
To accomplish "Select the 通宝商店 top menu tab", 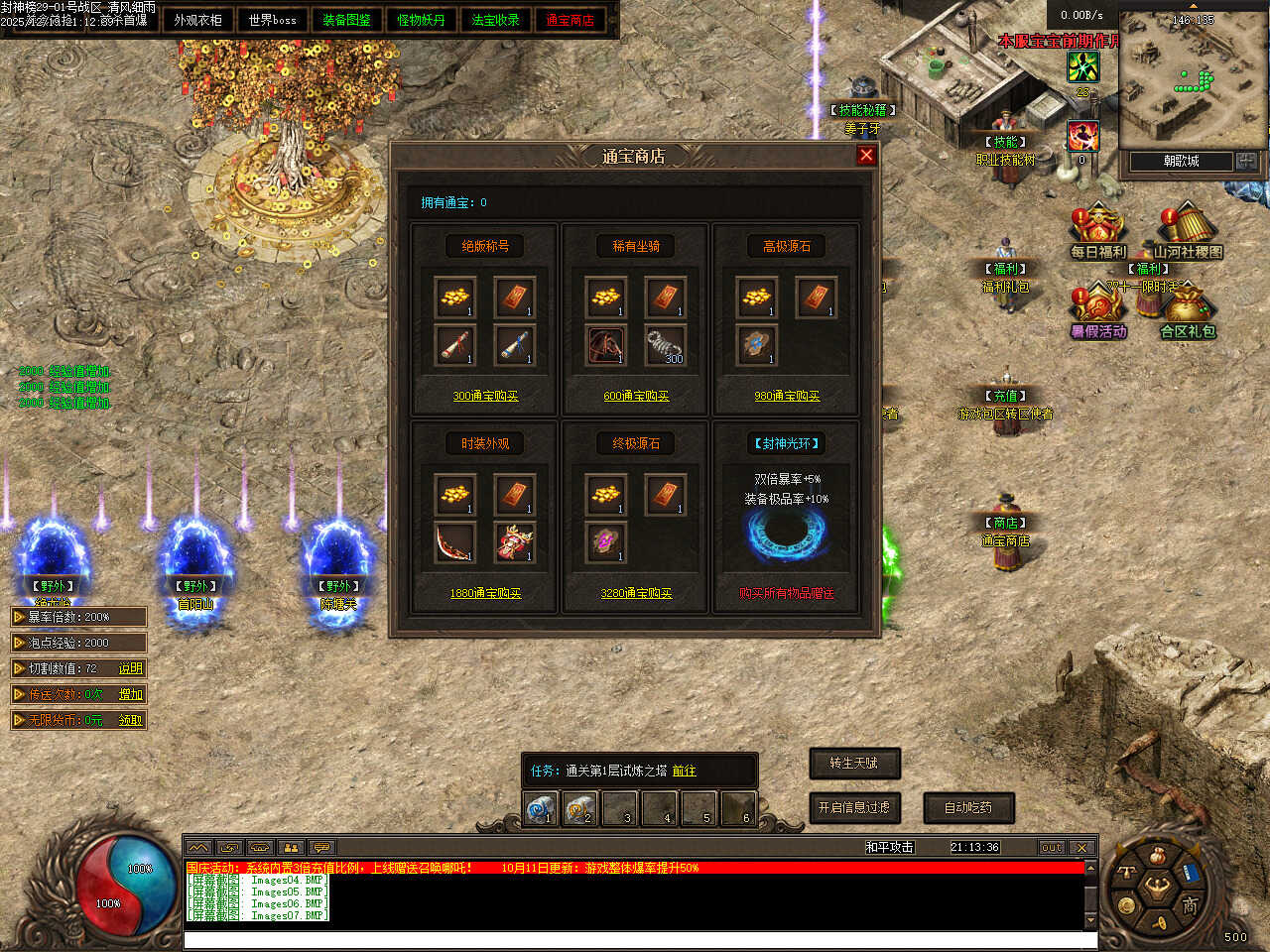I will pyautogui.click(x=570, y=20).
